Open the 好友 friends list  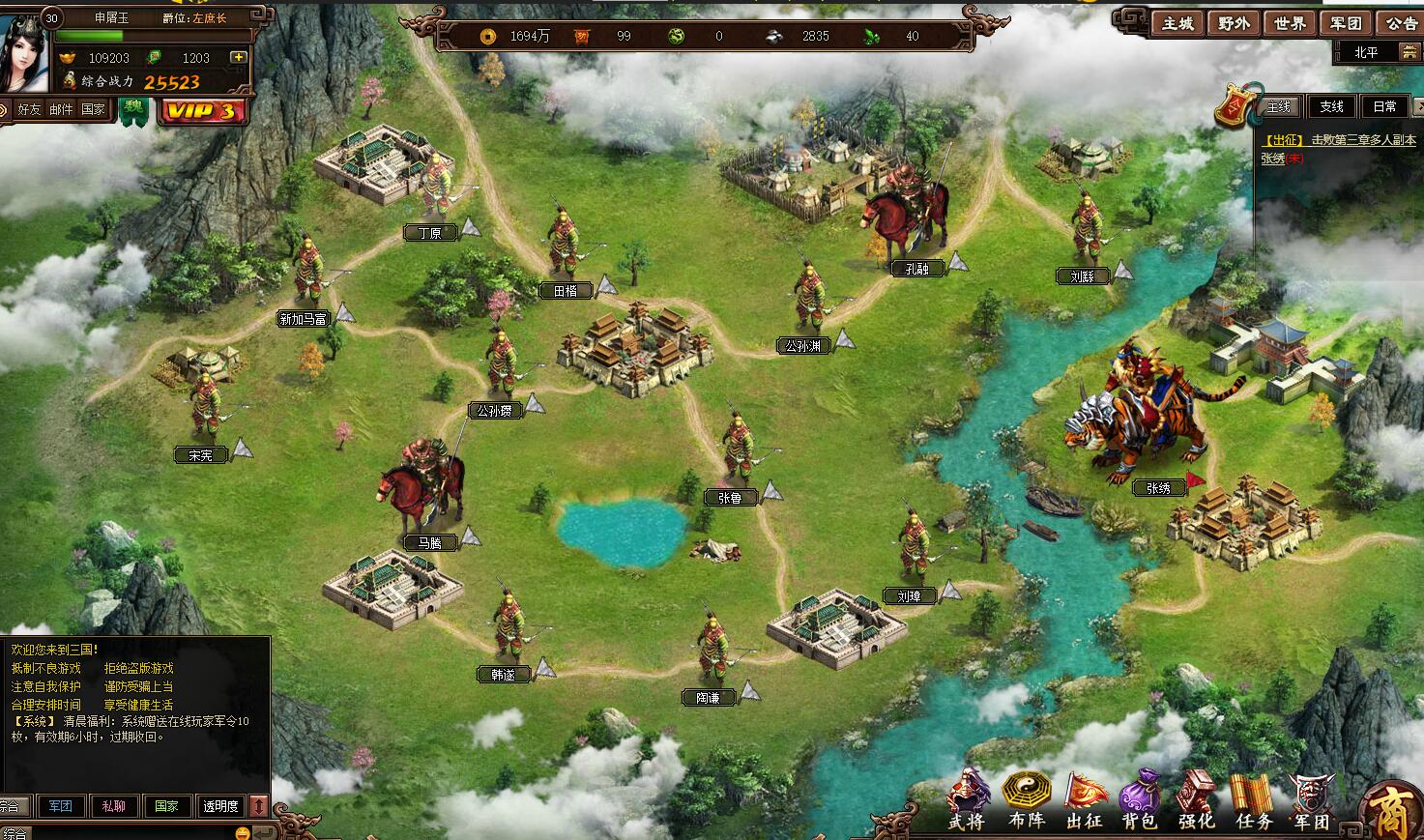29,109
